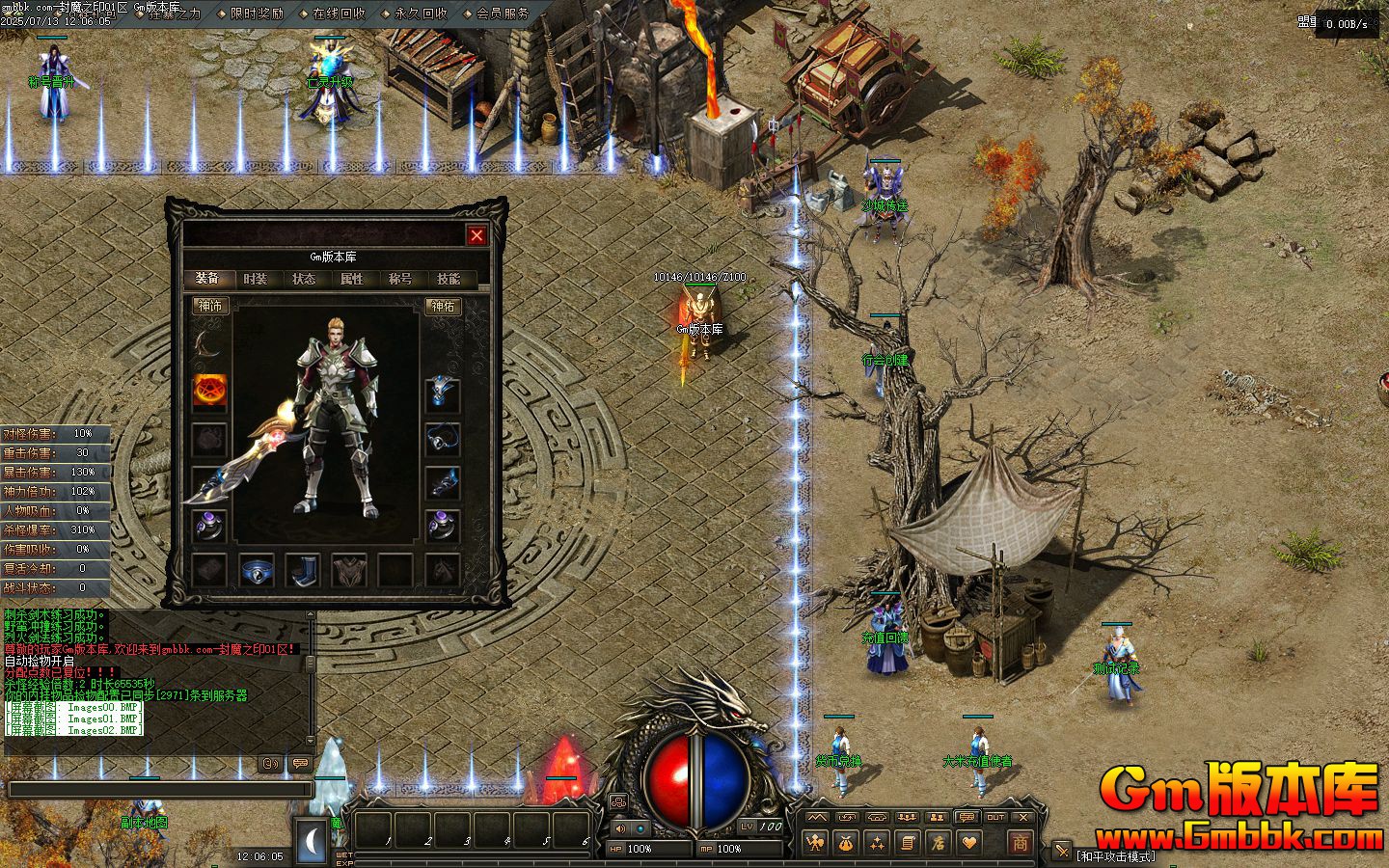The height and width of the screenshot is (868, 1389).
Task: Select the blue boots equipment slot
Action: point(303,570)
